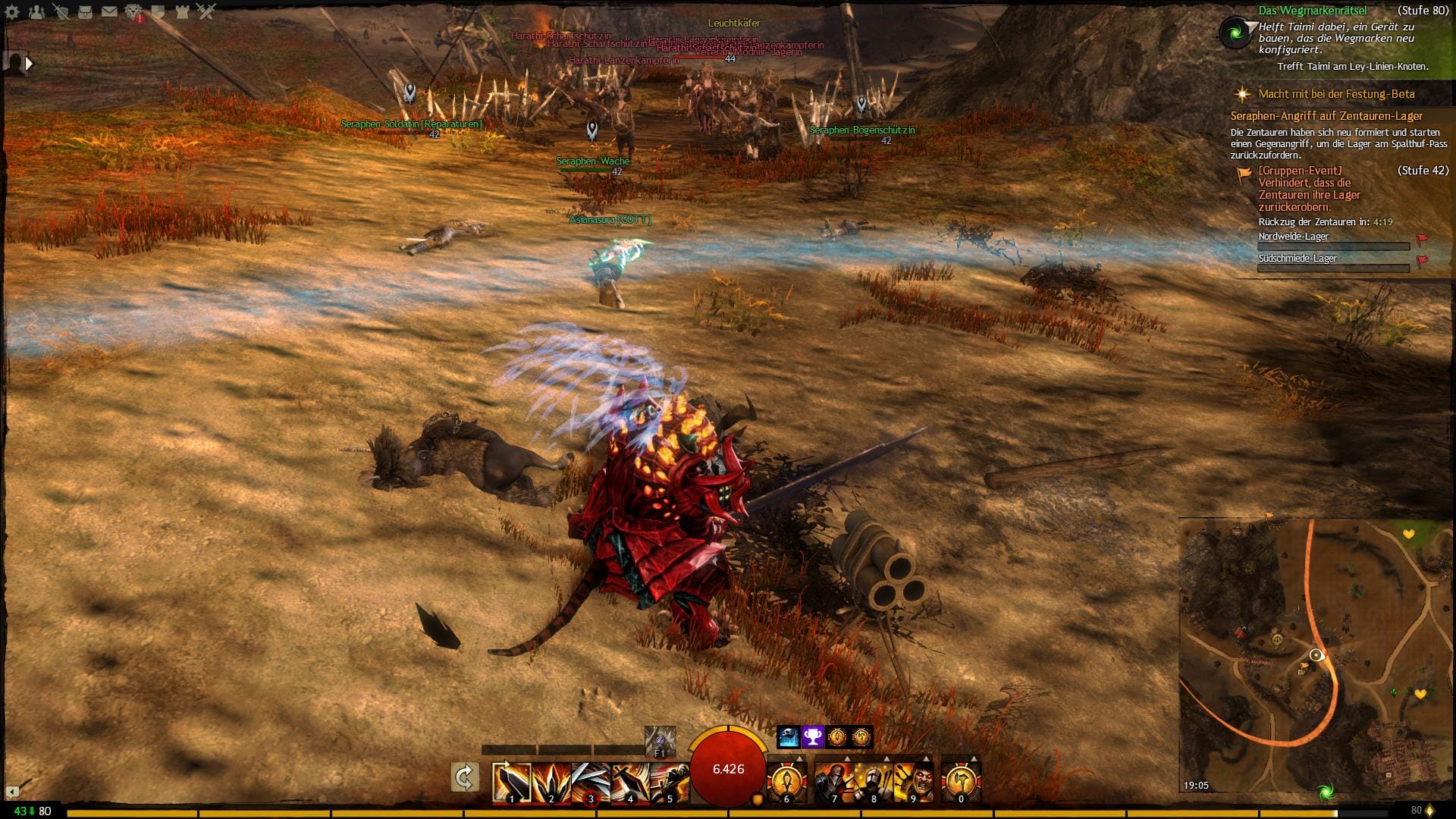Expand the party portrait arrow

pos(29,64)
